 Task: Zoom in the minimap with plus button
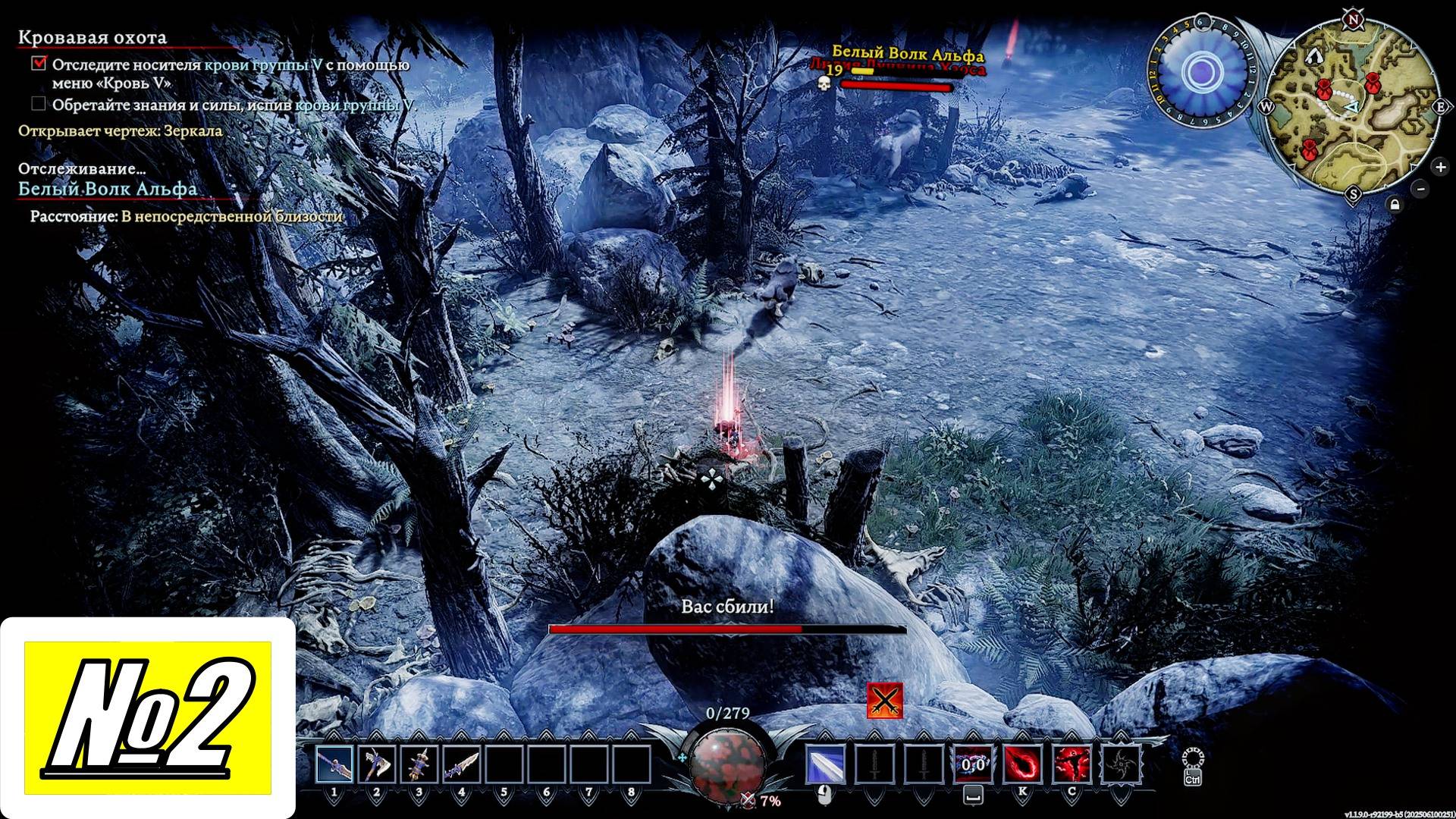1439,166
